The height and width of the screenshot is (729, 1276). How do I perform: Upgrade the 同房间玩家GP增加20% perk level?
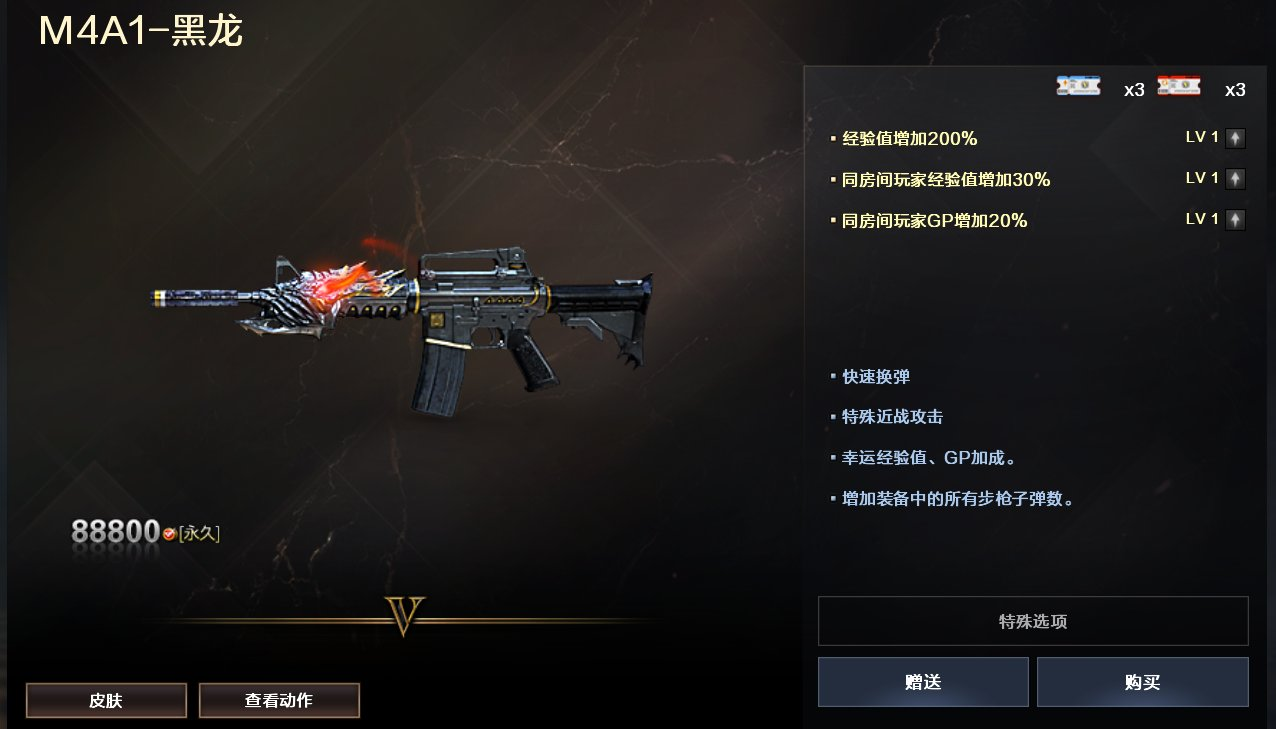(x=1236, y=220)
